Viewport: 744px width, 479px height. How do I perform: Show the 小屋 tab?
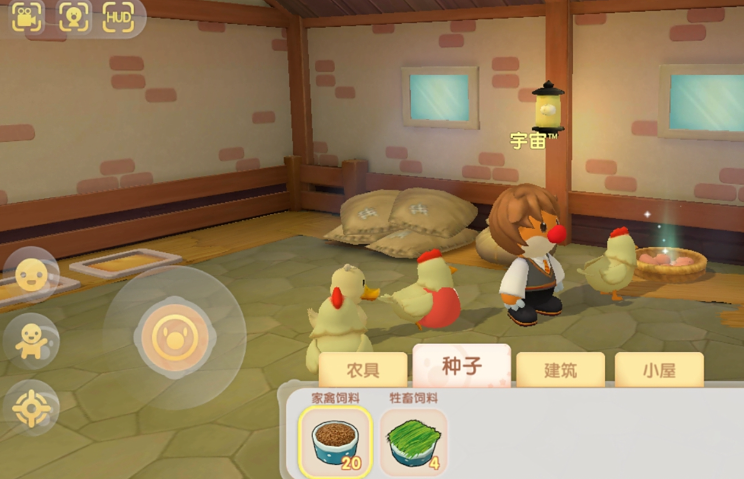659,370
